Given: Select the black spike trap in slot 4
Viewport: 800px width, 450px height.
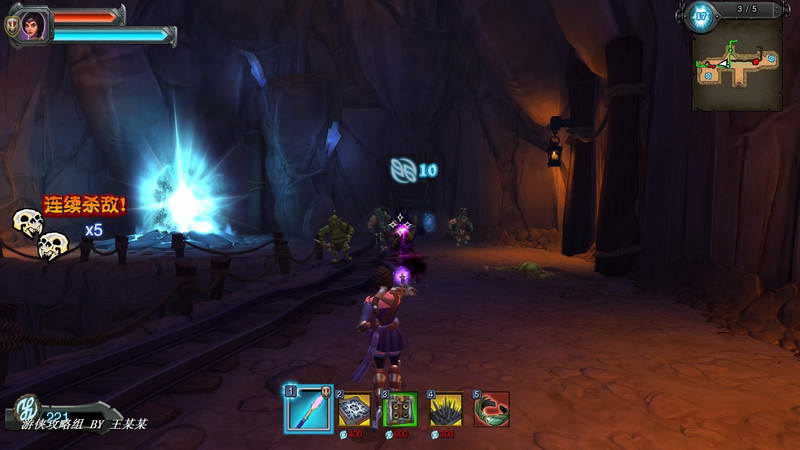Looking at the screenshot, I should [x=446, y=408].
